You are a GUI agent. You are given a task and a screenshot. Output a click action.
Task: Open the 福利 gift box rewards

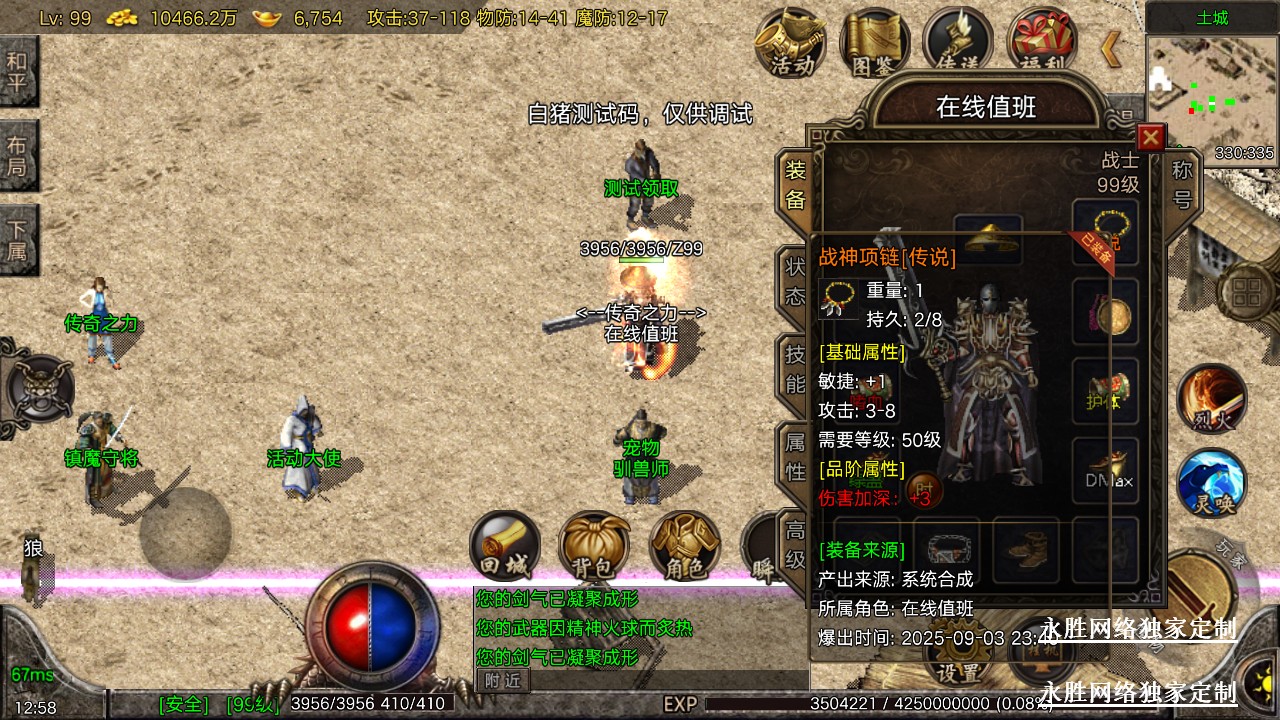pyautogui.click(x=1041, y=42)
